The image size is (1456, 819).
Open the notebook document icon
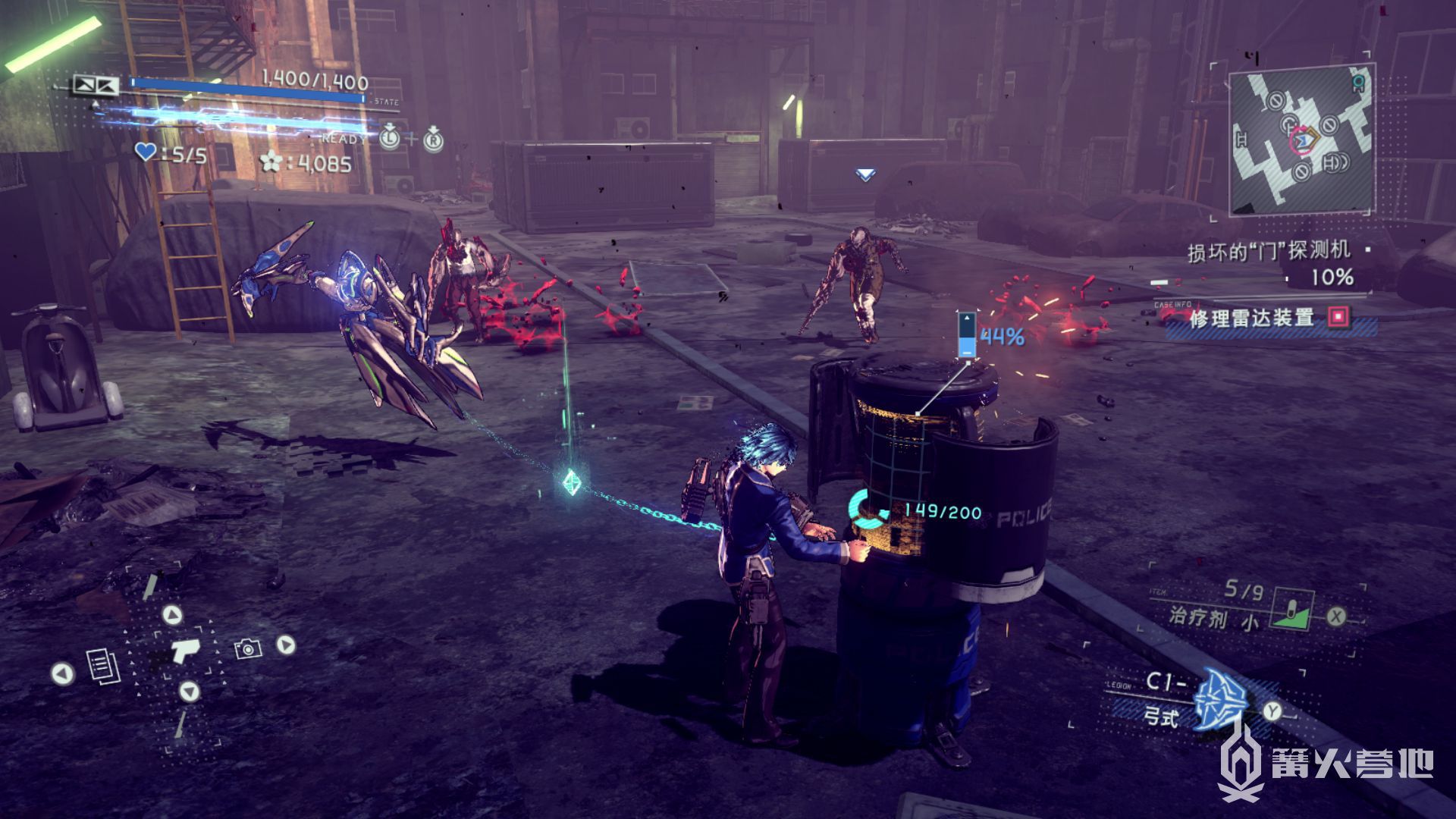click(102, 666)
